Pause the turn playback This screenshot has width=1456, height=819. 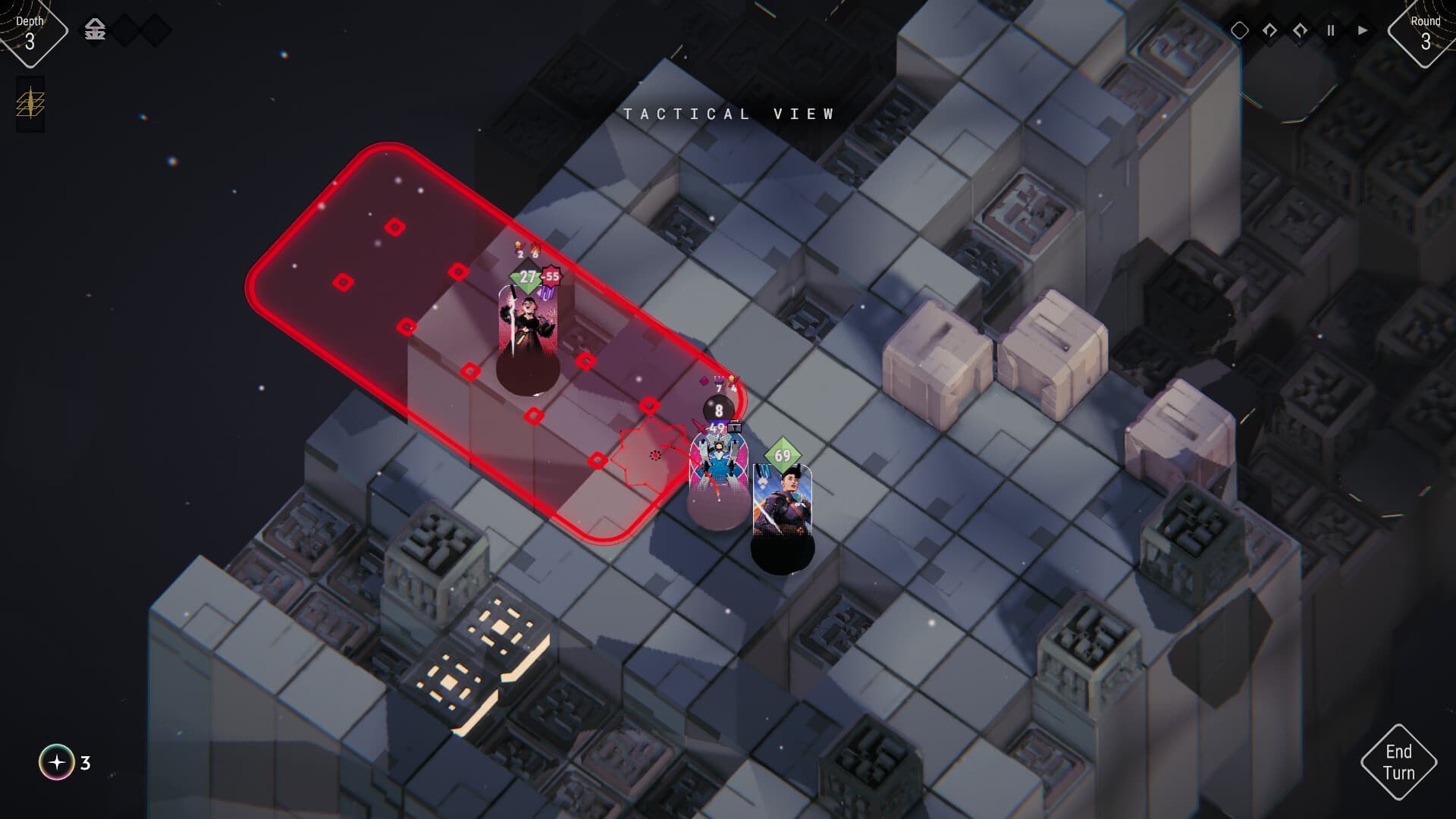pos(1332,30)
